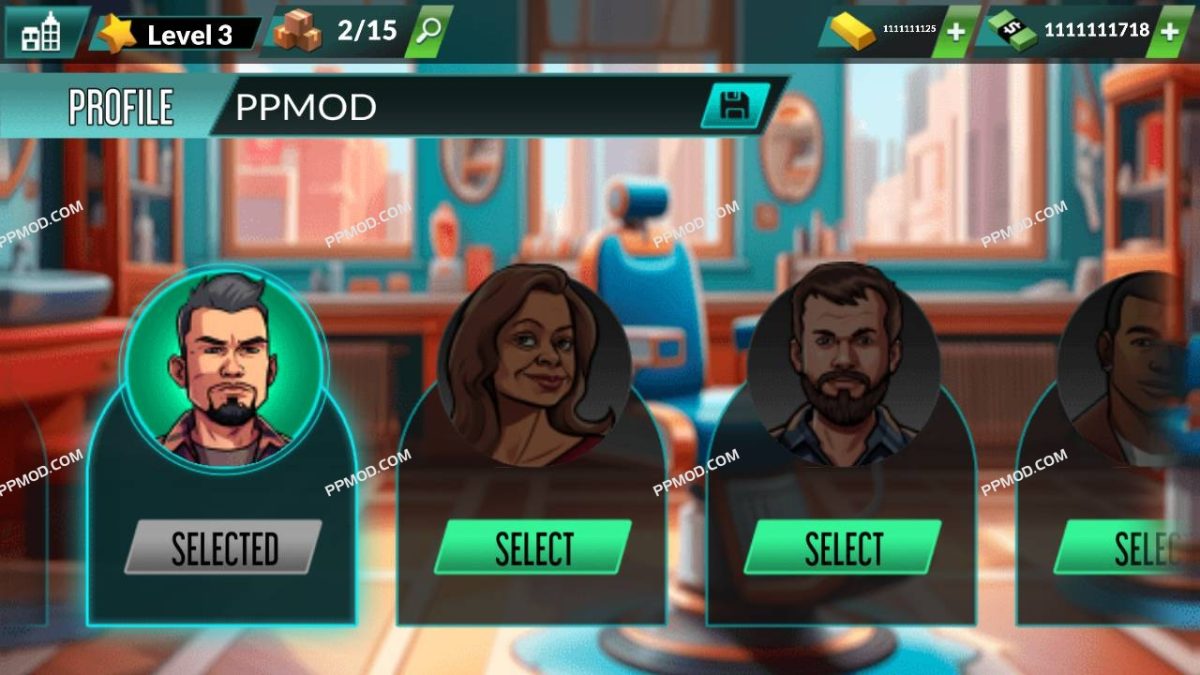The image size is (1200, 675).
Task: Select the bearded brown-haired man character
Action: point(843,548)
